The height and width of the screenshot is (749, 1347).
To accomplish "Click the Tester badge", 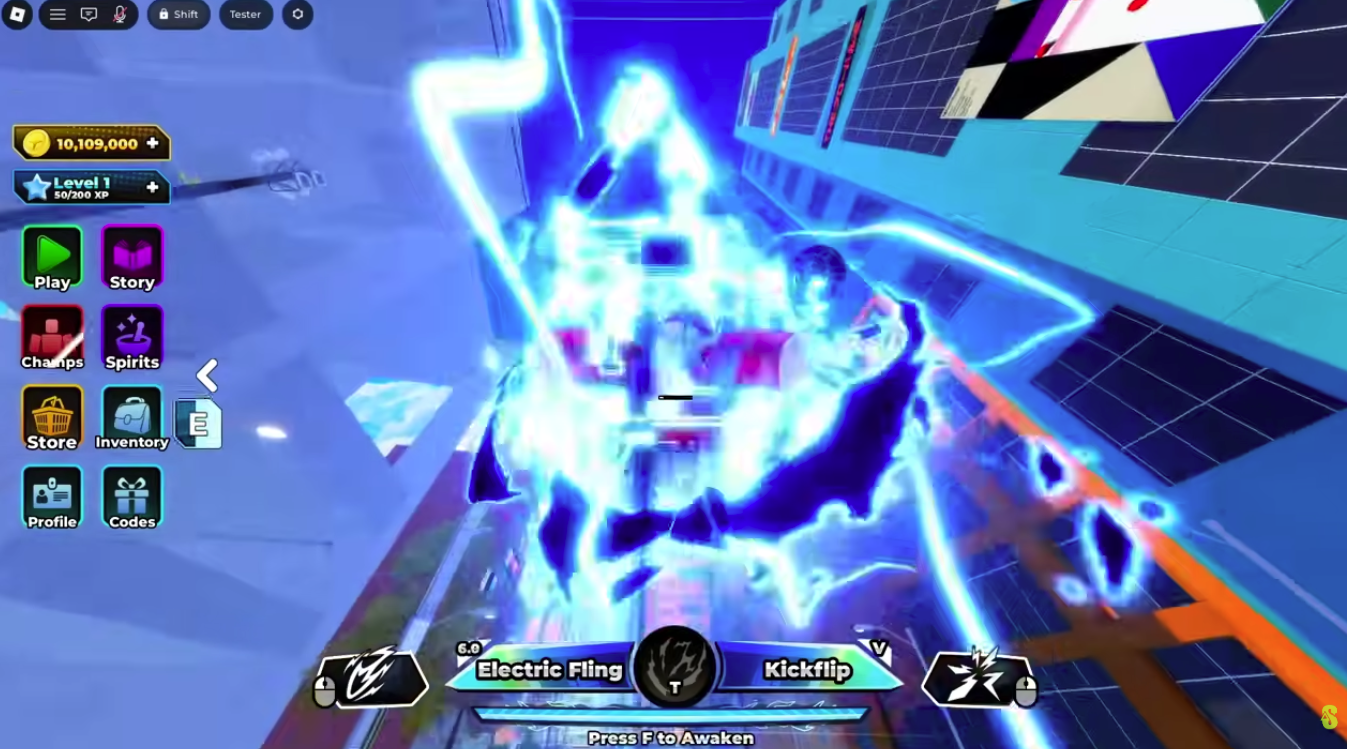I will (x=245, y=14).
